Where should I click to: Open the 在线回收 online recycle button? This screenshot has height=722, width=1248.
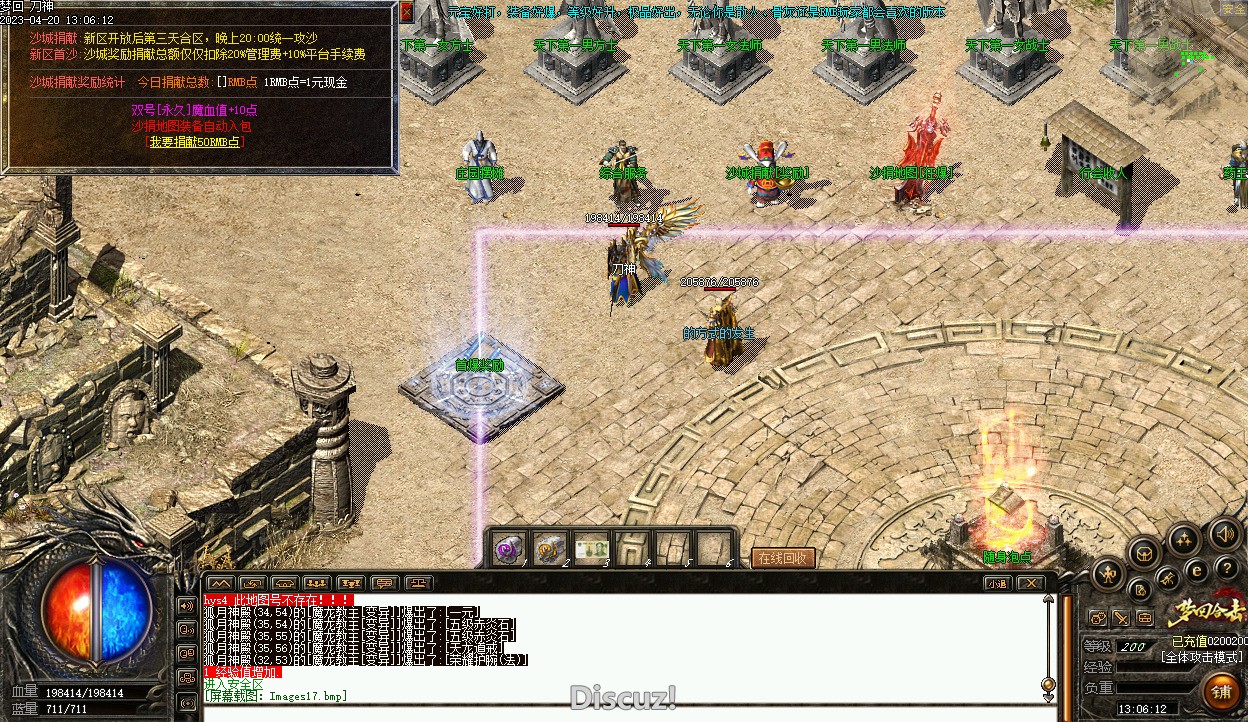783,558
